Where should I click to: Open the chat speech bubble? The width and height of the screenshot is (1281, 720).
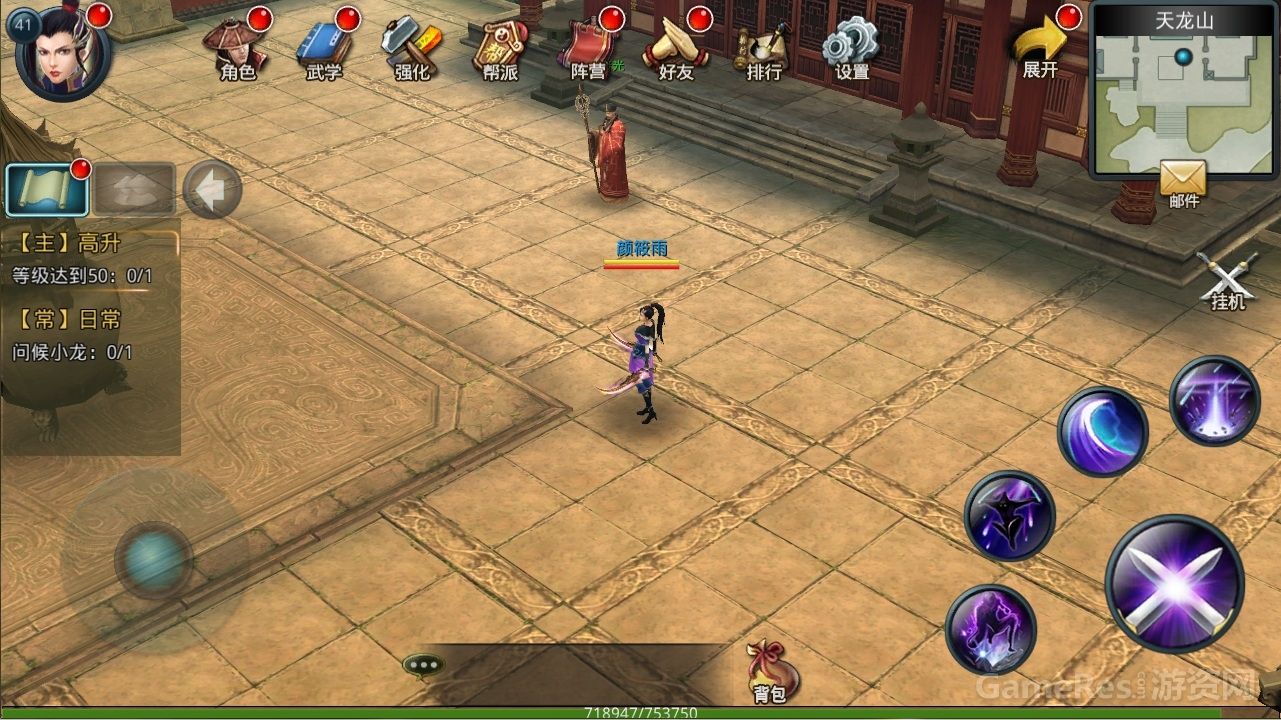[423, 665]
